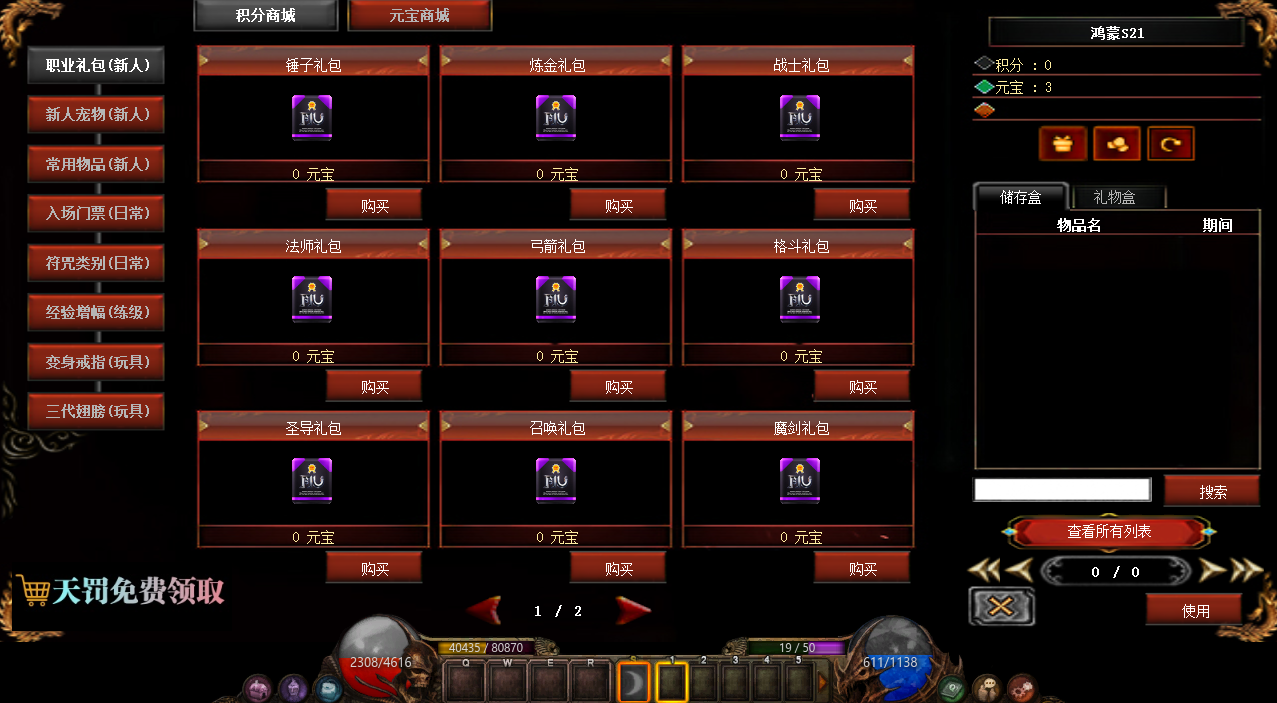This screenshot has width=1277, height=703.
Task: Purchase the 弓箭礼包 gift pack
Action: pyautogui.click(x=618, y=387)
